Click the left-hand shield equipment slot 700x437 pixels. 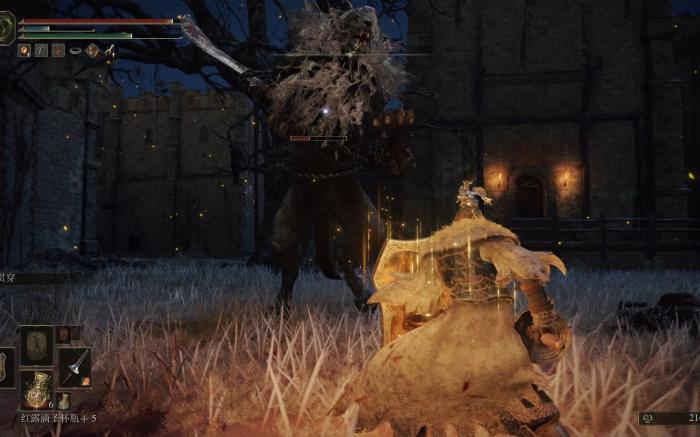click(x=6, y=366)
